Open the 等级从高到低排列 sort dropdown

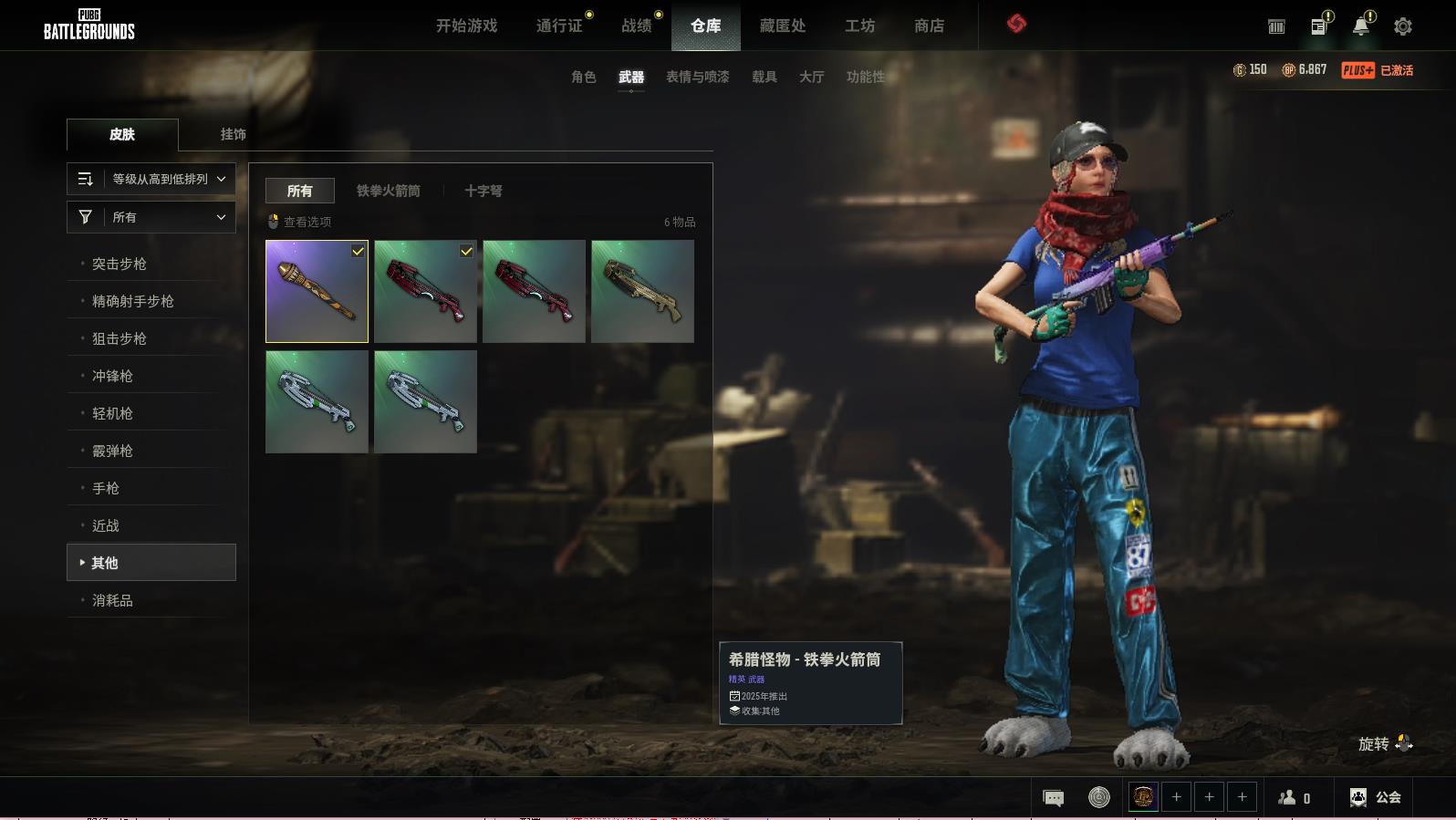pyautogui.click(x=151, y=179)
